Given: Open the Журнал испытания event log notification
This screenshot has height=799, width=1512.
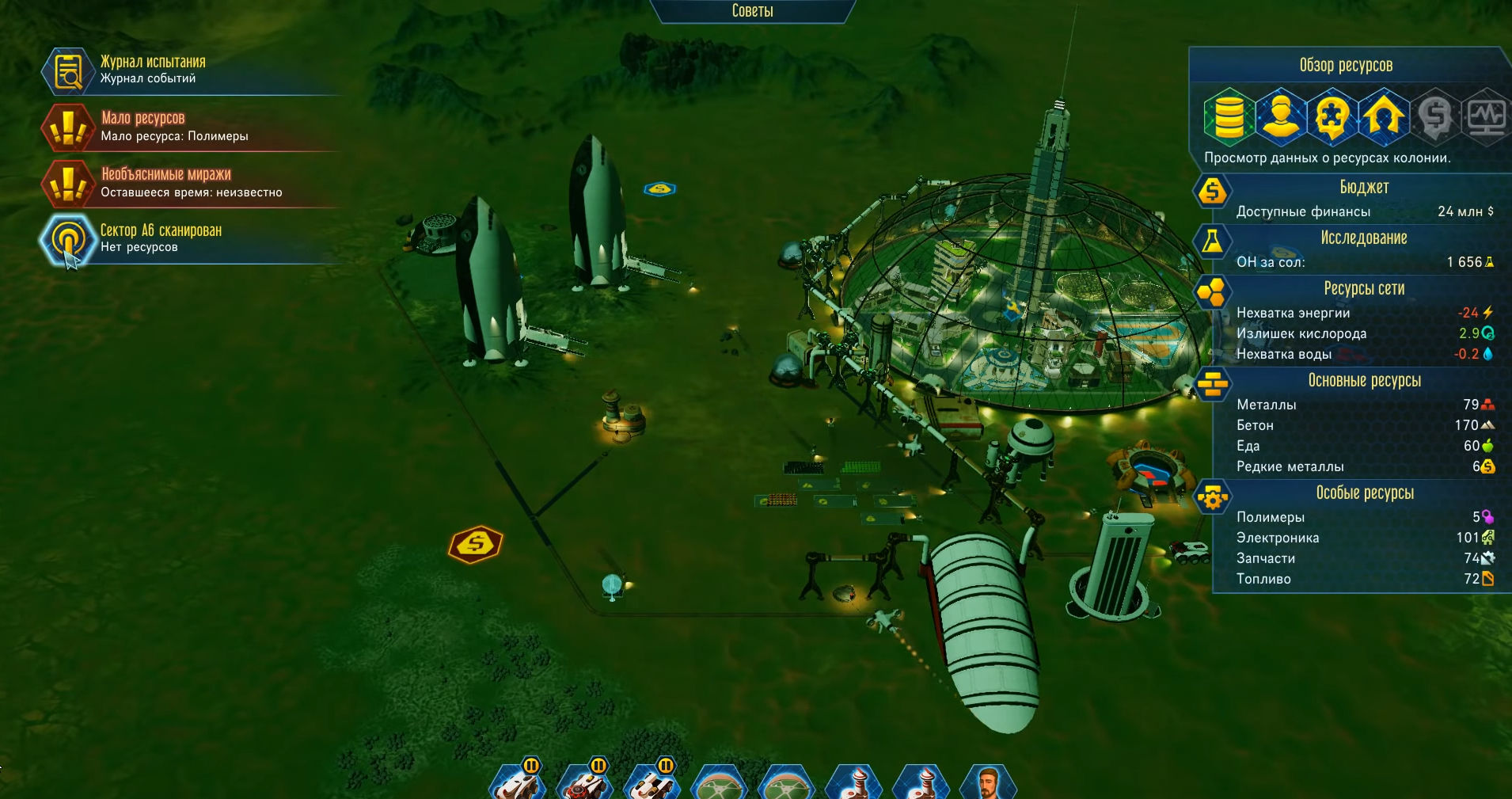Looking at the screenshot, I should 152,70.
